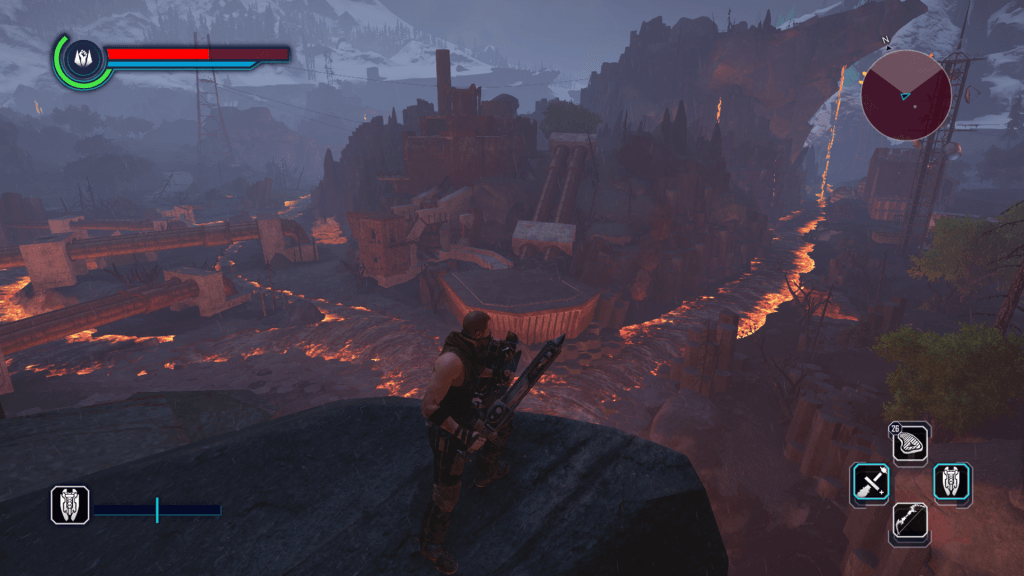Activate the jetpack slot in the quick wheel
This screenshot has width=1024, height=576.
[951, 483]
